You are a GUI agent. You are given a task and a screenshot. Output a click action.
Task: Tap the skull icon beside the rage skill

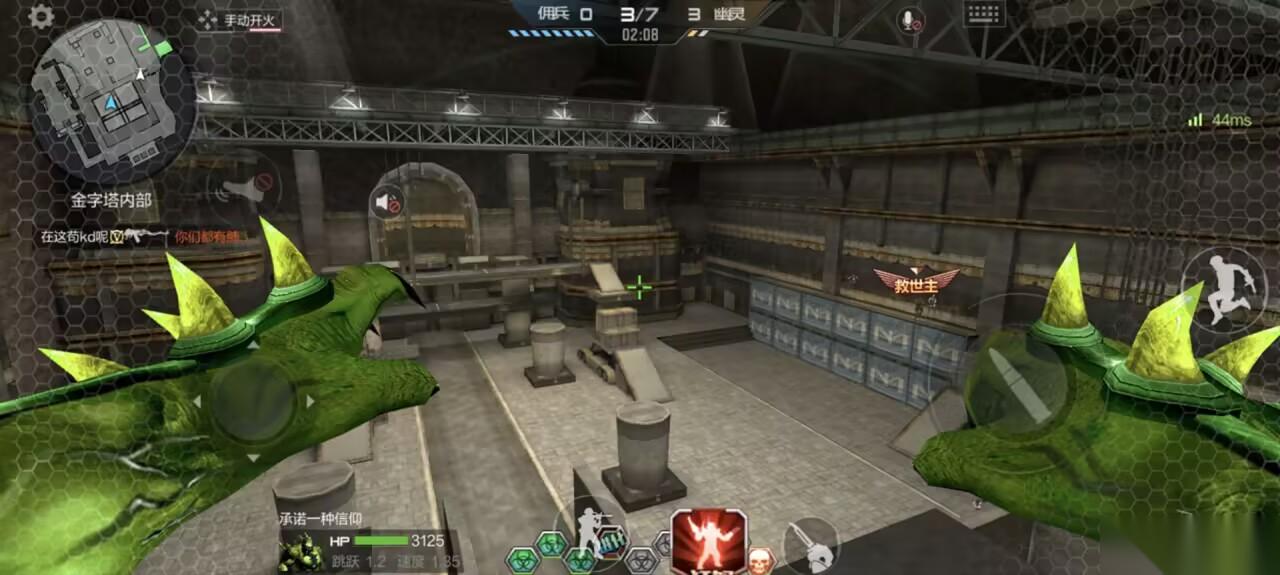(761, 560)
